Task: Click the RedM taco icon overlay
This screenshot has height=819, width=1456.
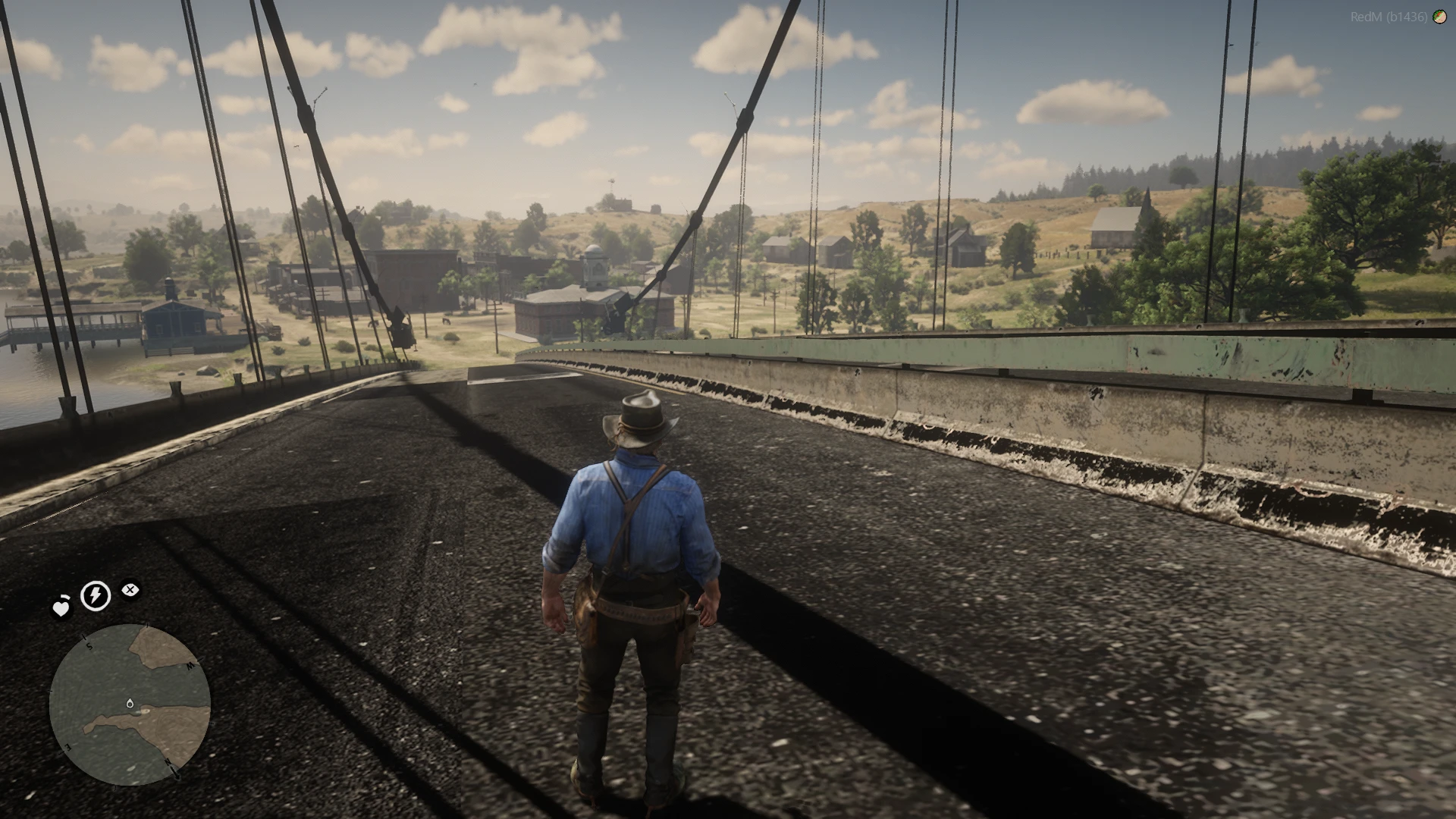Action: 1439,17
